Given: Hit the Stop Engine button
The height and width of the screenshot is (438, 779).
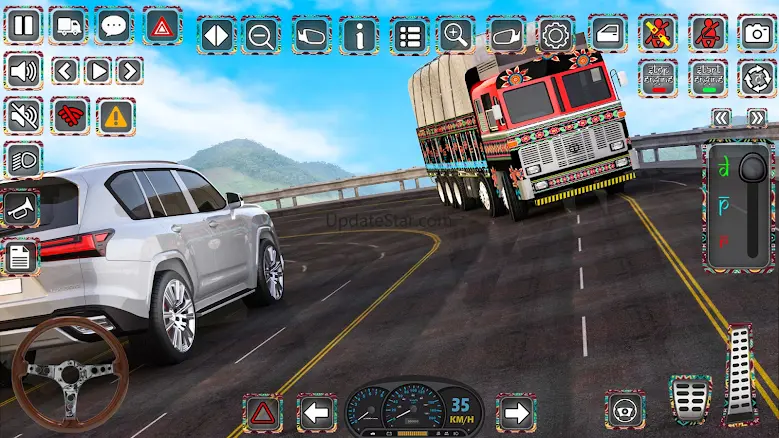Looking at the screenshot, I should point(658,77).
